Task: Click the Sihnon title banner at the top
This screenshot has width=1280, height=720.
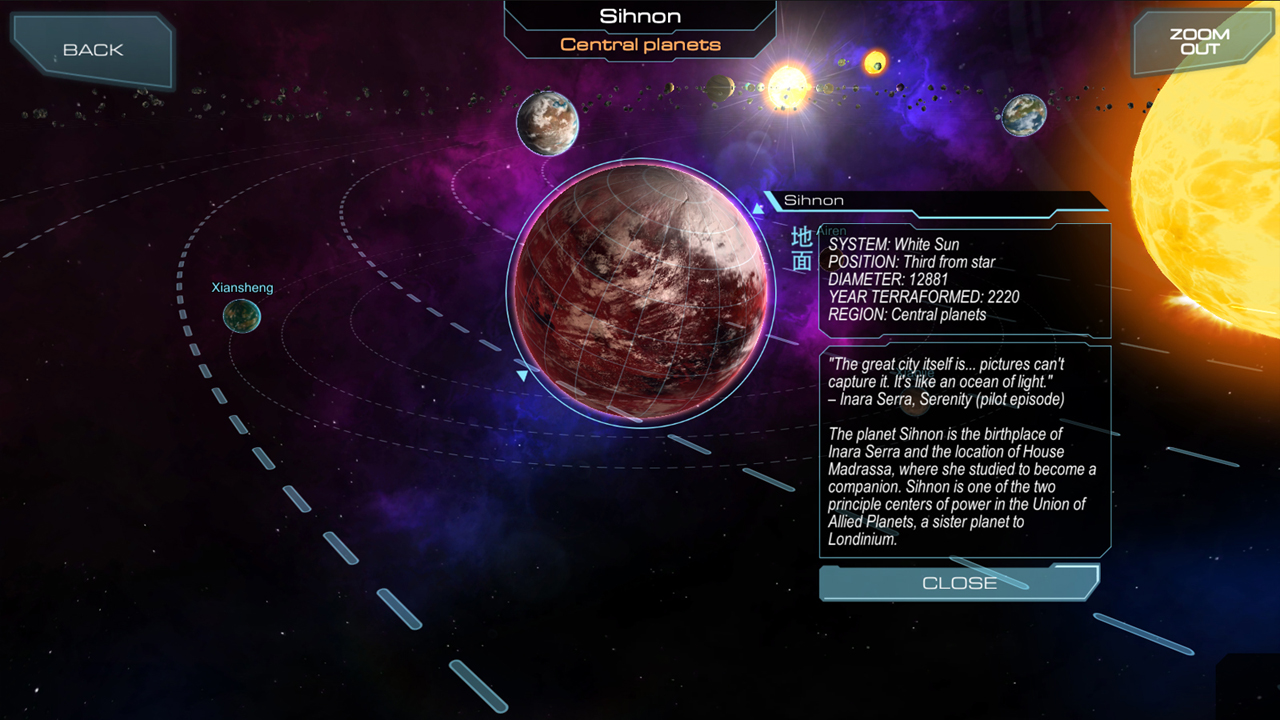Action: click(x=640, y=16)
